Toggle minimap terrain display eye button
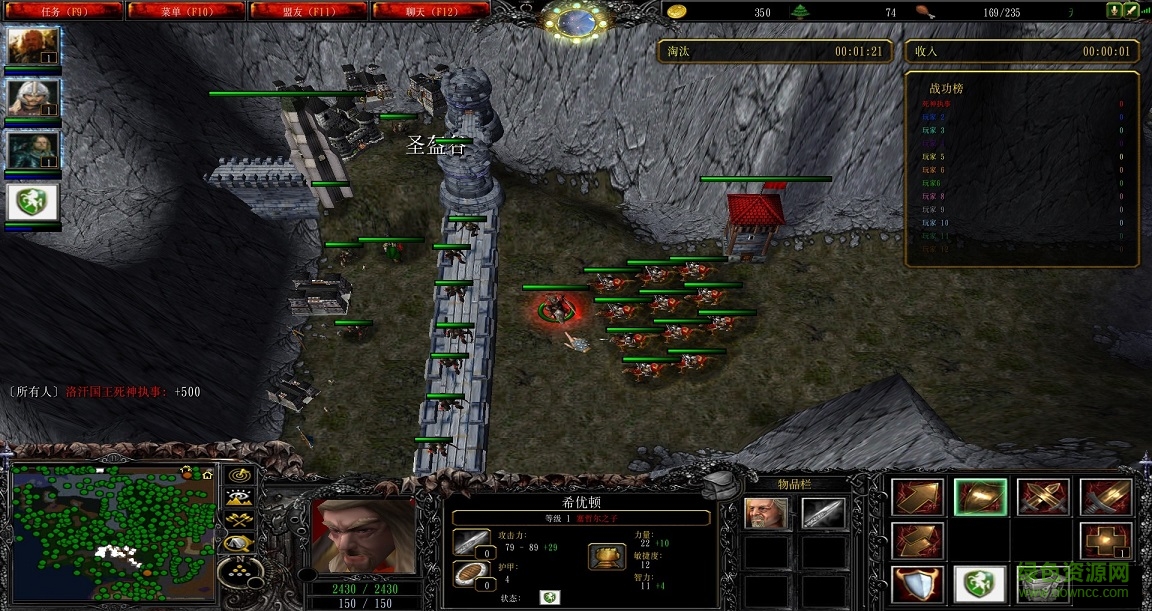The image size is (1152, 611). coord(240,498)
